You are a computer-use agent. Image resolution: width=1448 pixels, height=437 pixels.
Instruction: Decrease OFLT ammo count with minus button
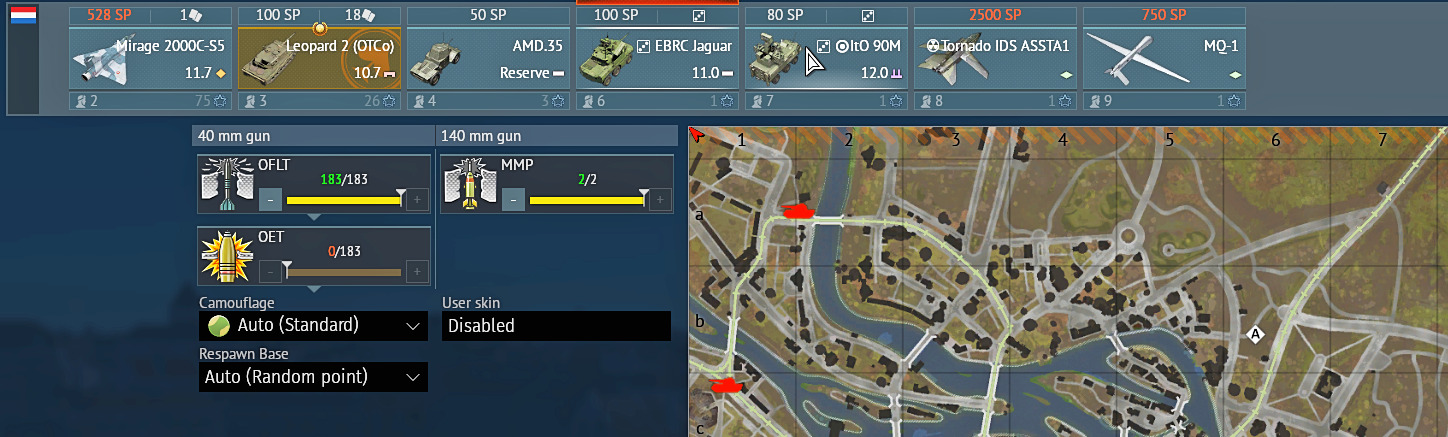pos(270,200)
